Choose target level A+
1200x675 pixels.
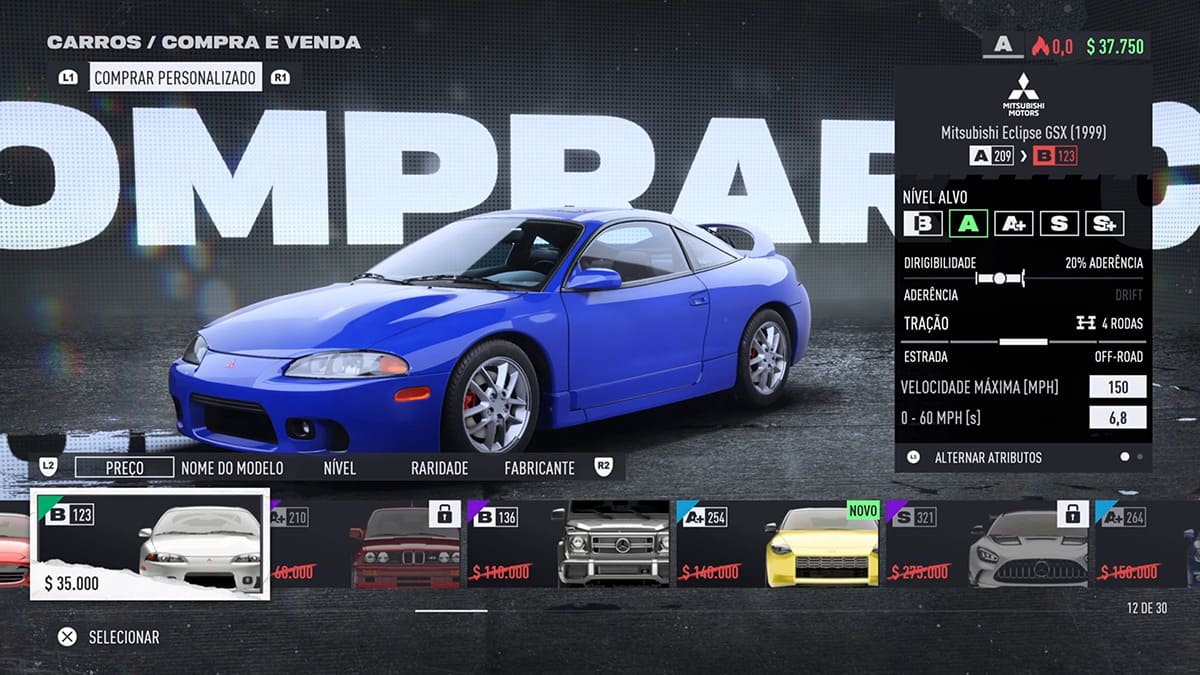coord(1013,223)
